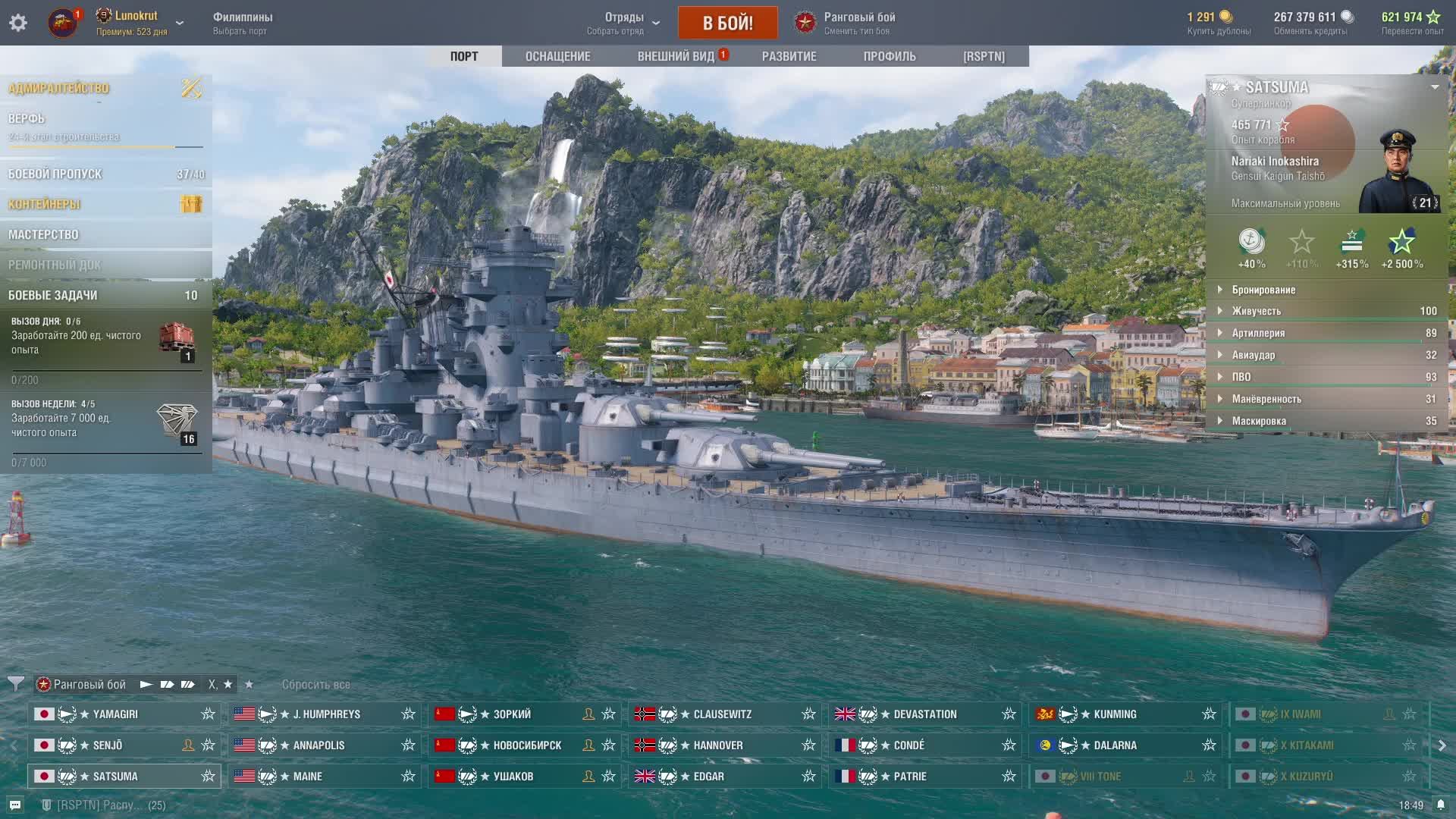The image size is (1456, 819).
Task: Go to the РАЗВИТИЕ tab
Action: [789, 56]
